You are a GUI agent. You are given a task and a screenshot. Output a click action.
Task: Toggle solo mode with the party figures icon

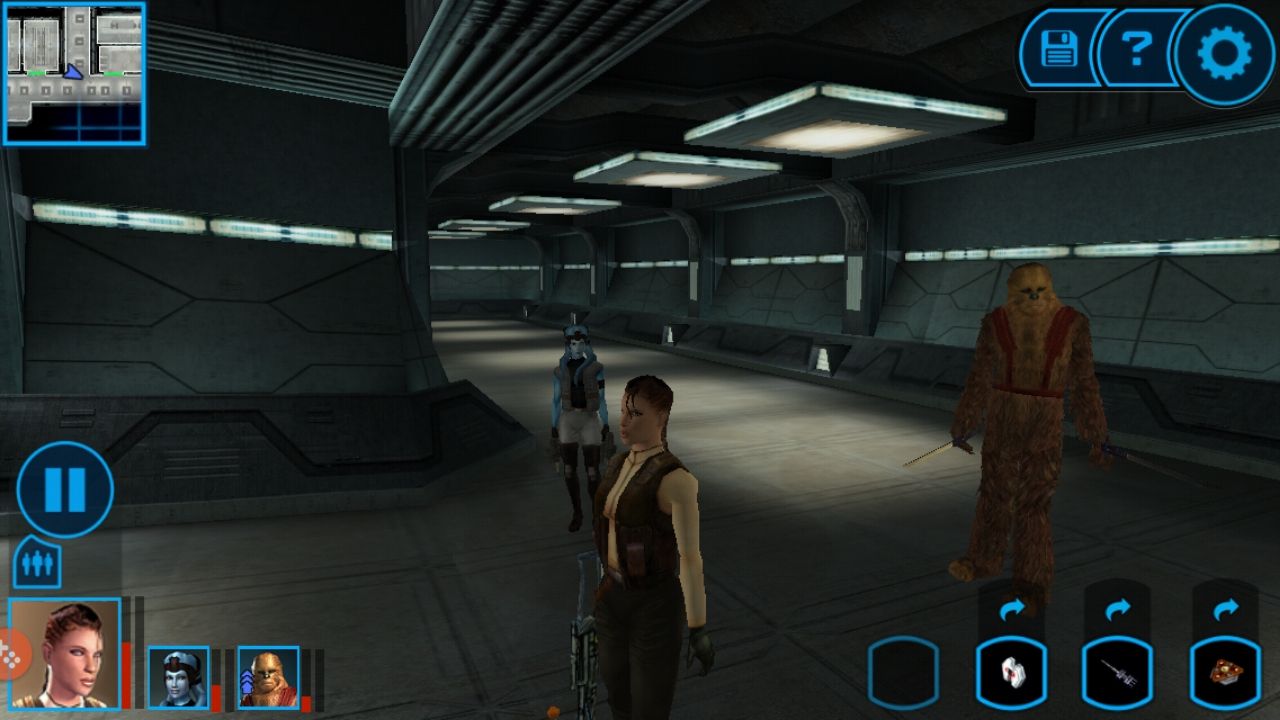click(37, 564)
